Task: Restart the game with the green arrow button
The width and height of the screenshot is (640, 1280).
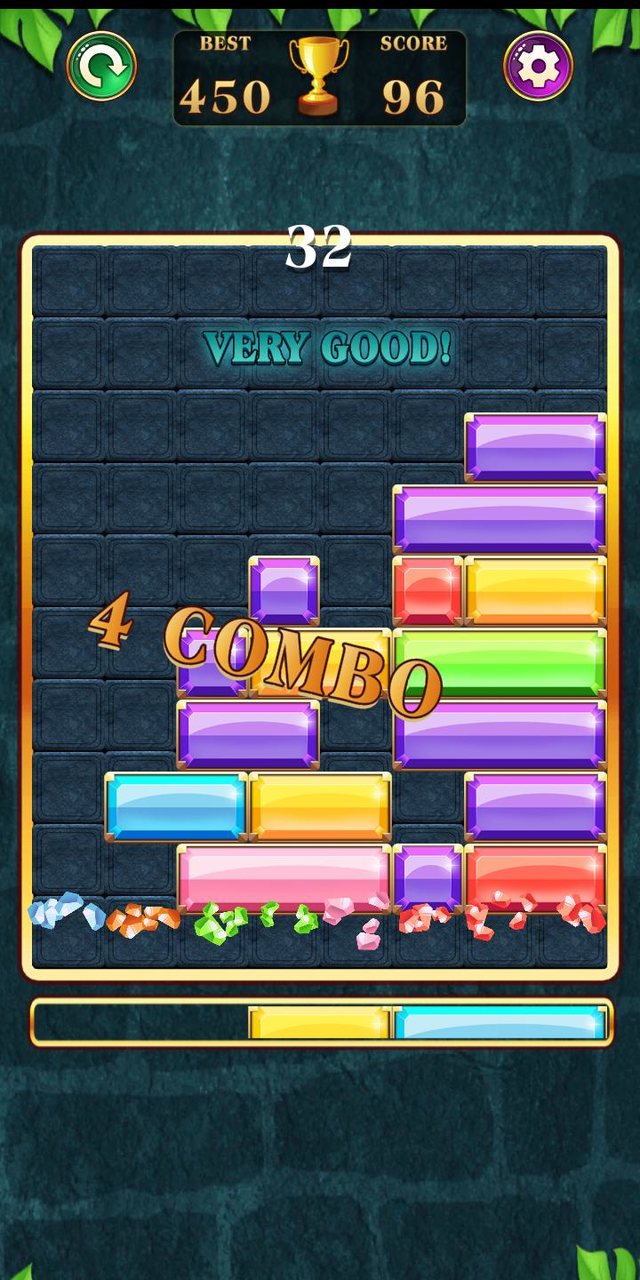Action: (x=102, y=66)
